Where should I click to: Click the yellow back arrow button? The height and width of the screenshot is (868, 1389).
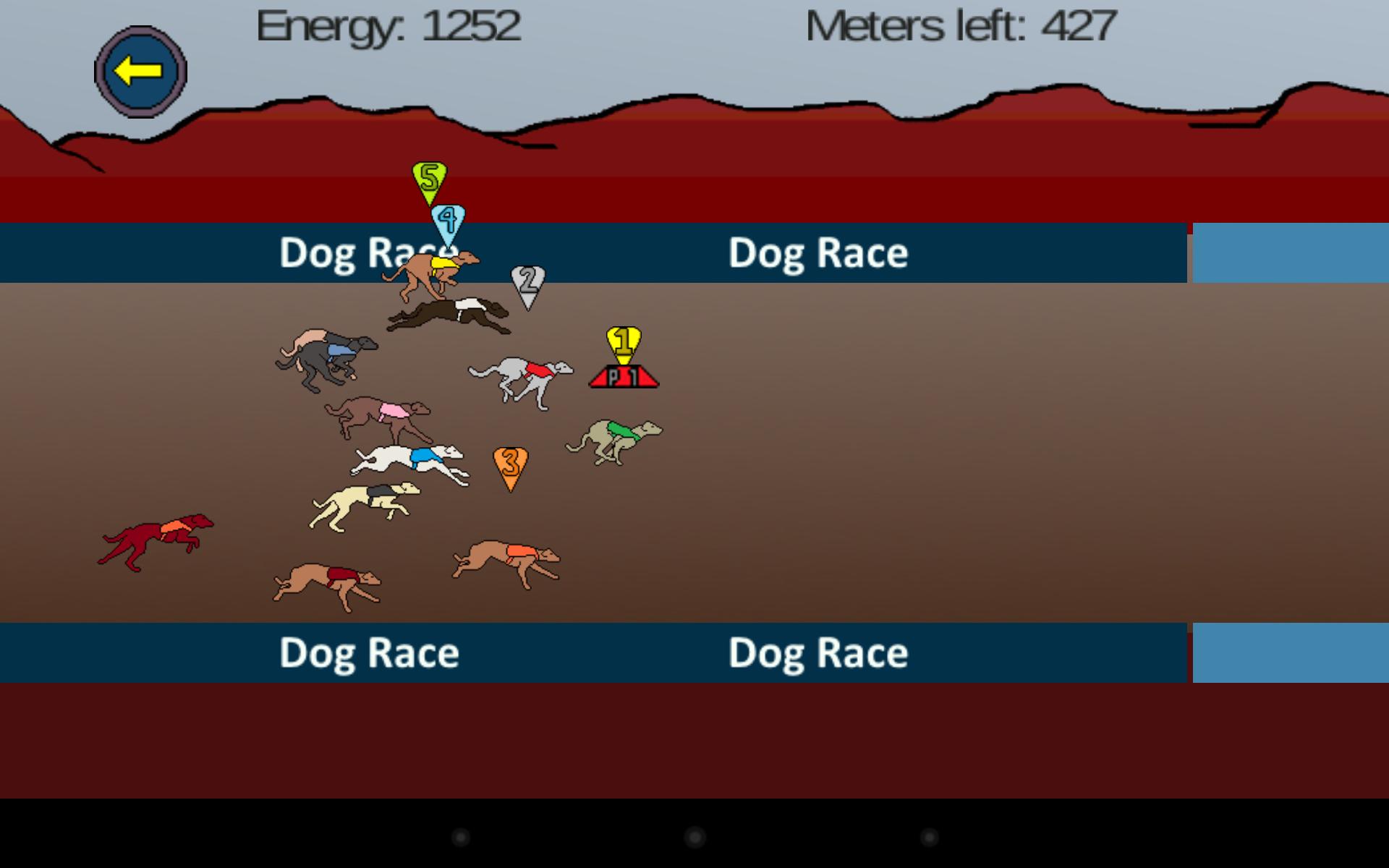140,69
